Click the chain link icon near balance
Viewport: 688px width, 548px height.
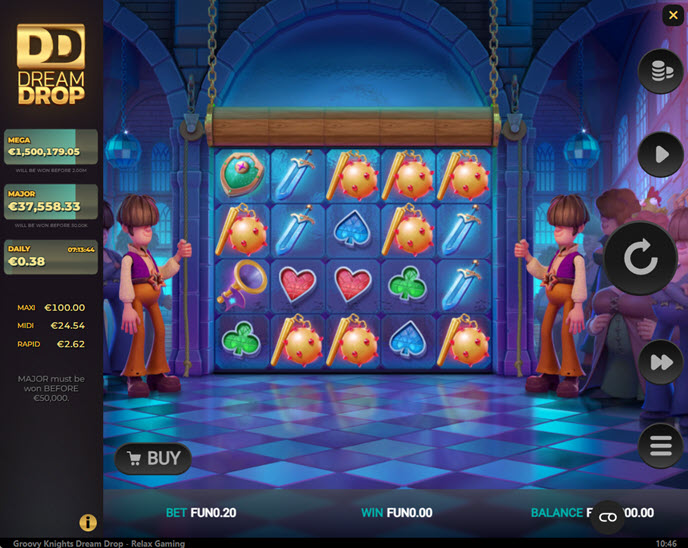pos(607,516)
